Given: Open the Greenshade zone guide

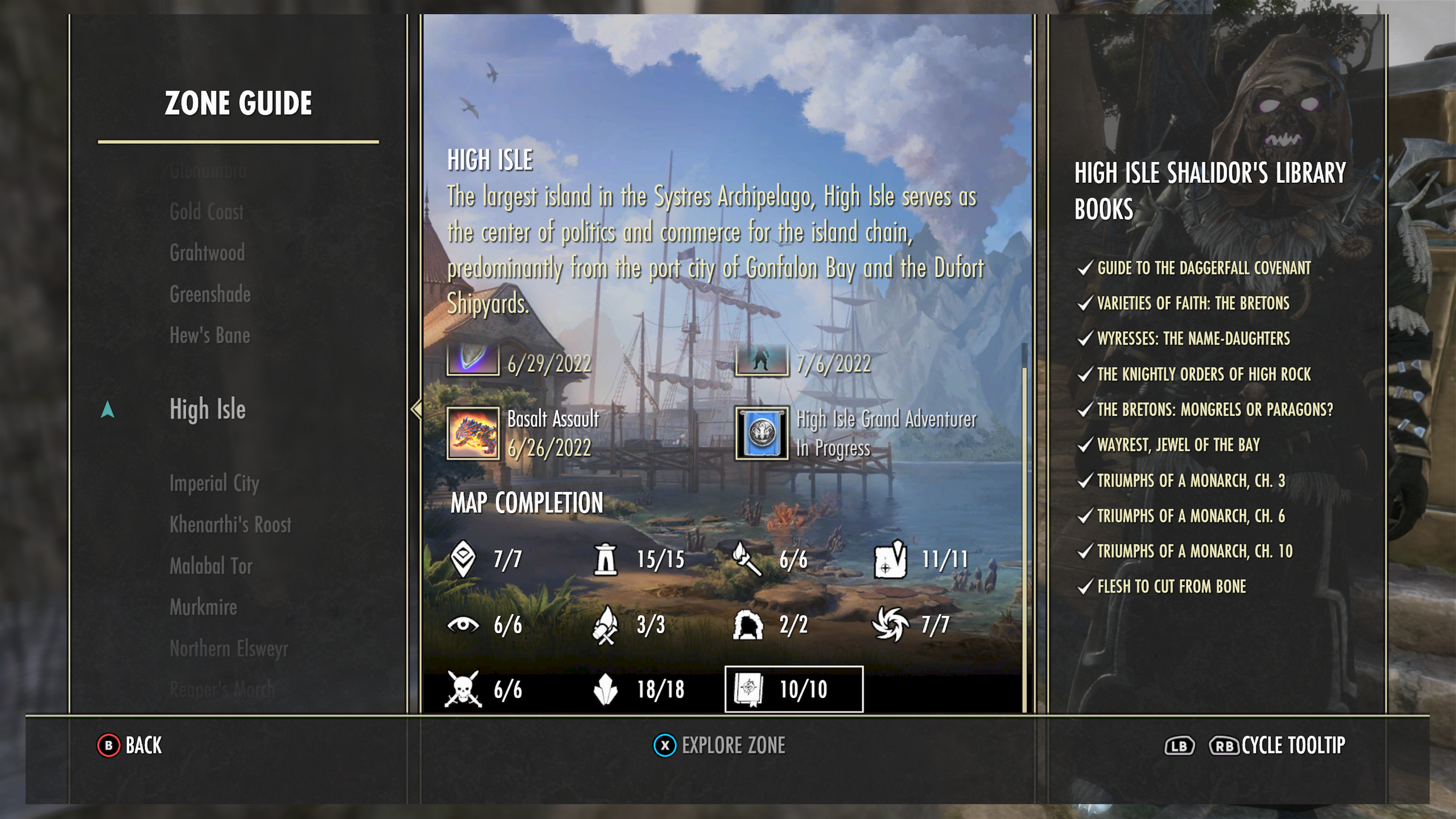Looking at the screenshot, I should tap(210, 294).
